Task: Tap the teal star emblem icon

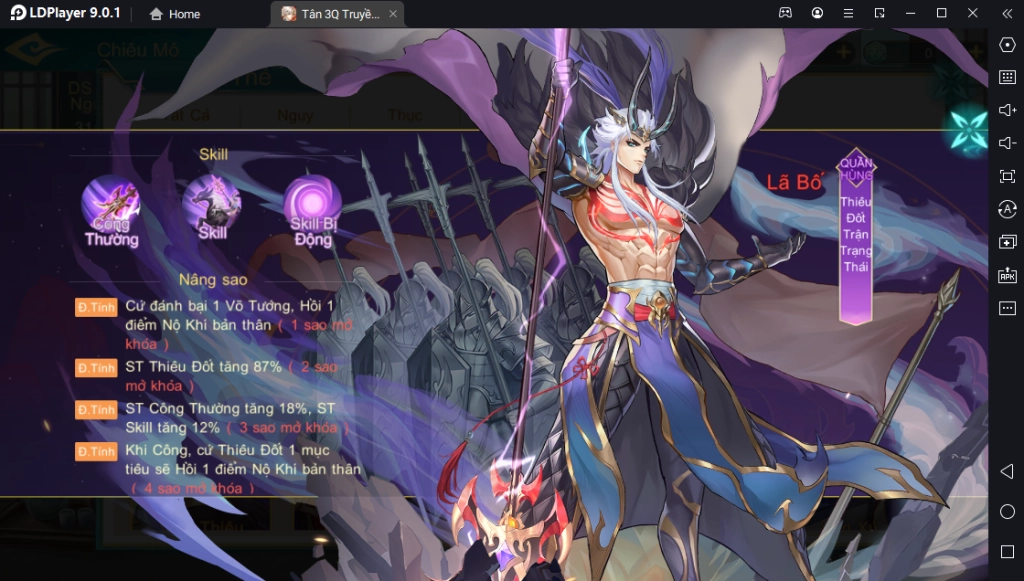Action: pyautogui.click(x=969, y=129)
